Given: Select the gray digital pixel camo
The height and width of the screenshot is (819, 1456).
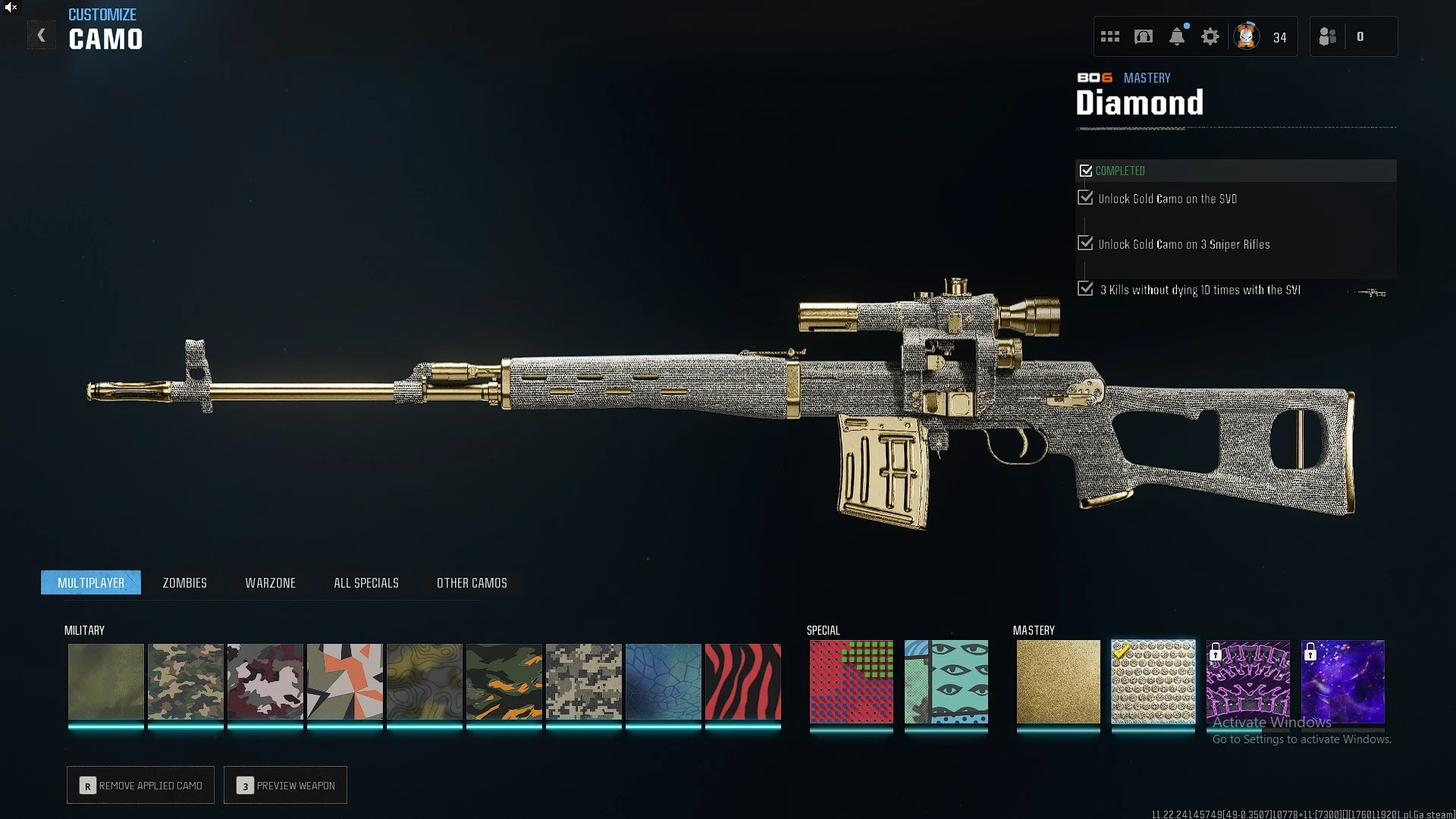Looking at the screenshot, I should tap(583, 681).
